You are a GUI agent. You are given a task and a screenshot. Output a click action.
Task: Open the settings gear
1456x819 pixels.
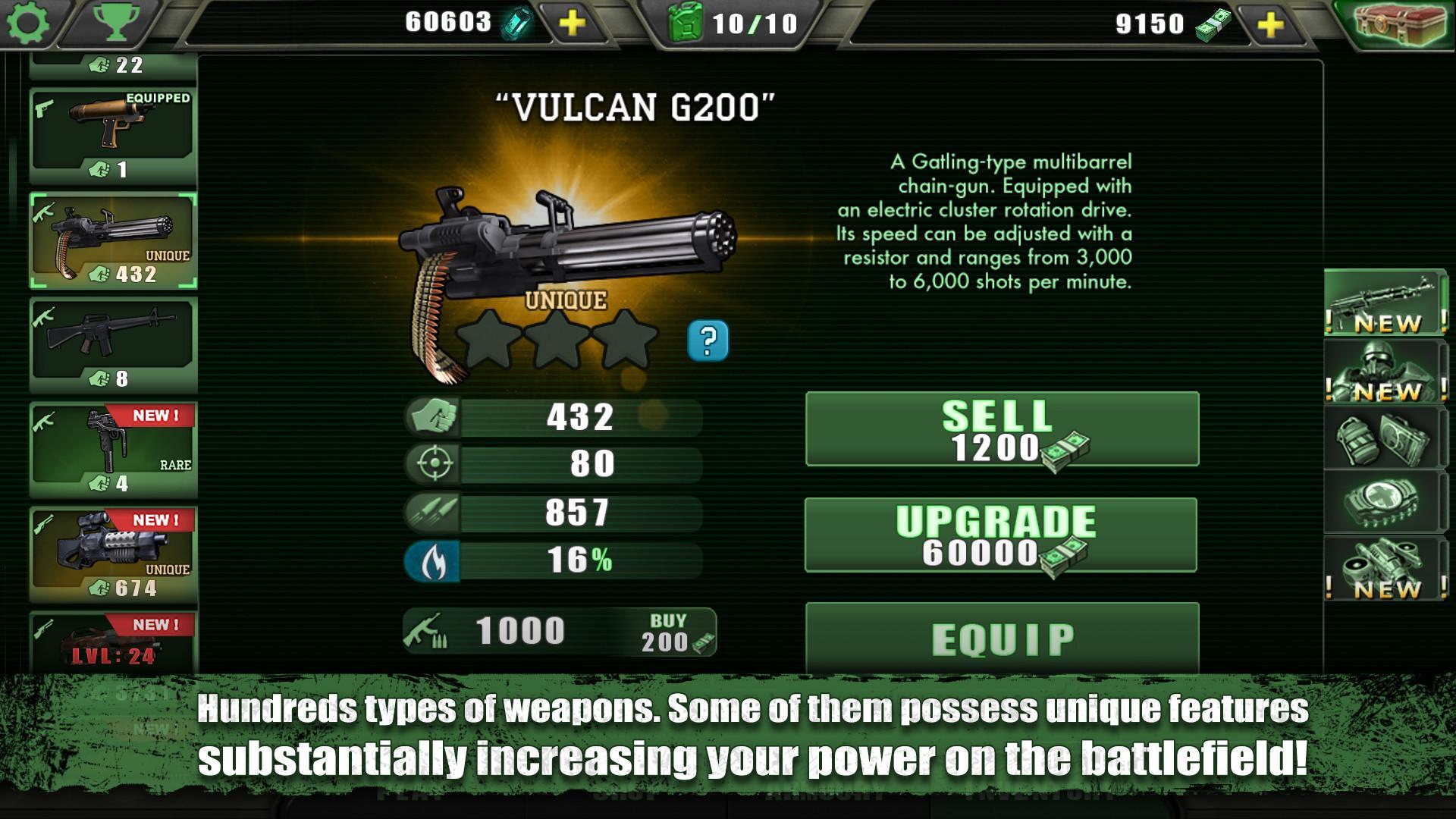(x=29, y=23)
